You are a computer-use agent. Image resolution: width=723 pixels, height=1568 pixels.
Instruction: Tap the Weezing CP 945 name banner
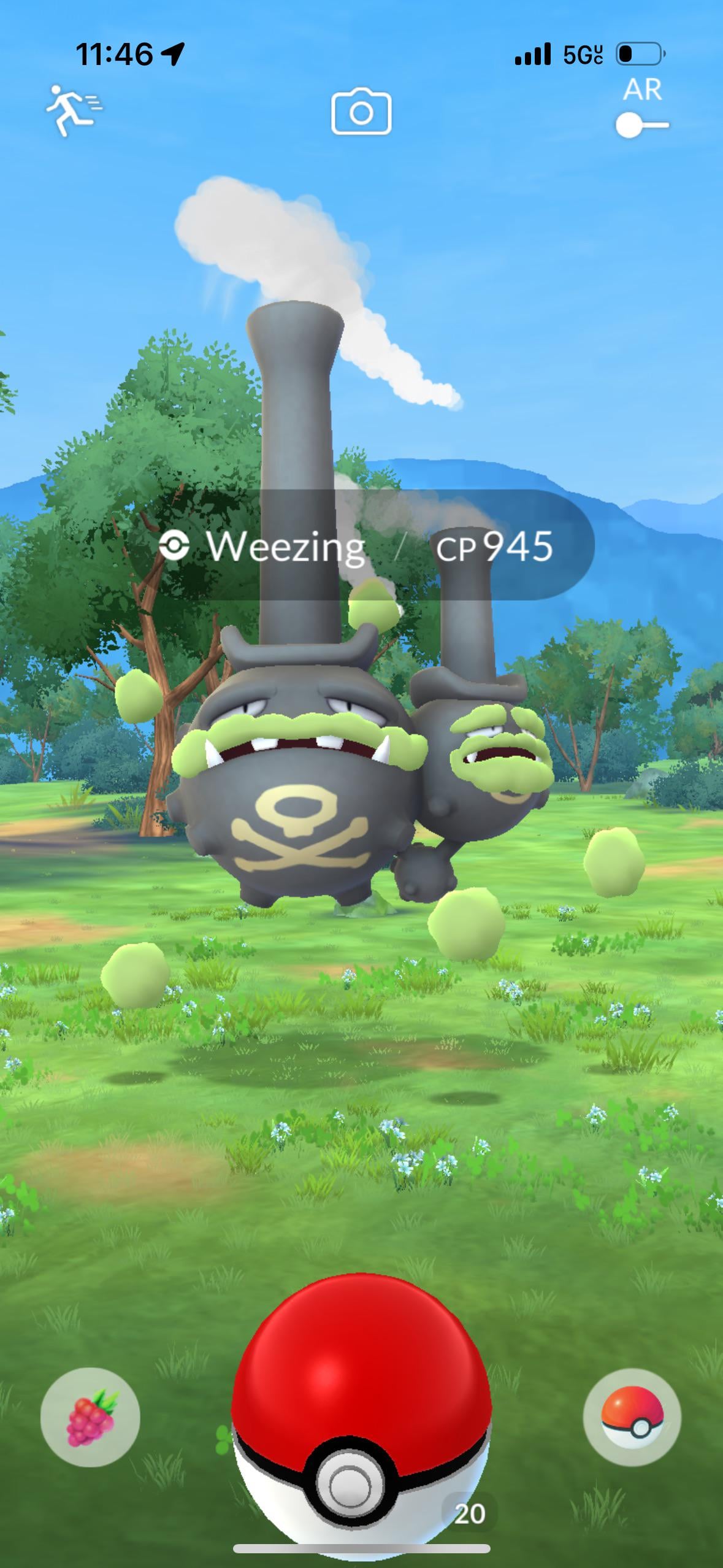pos(361,545)
